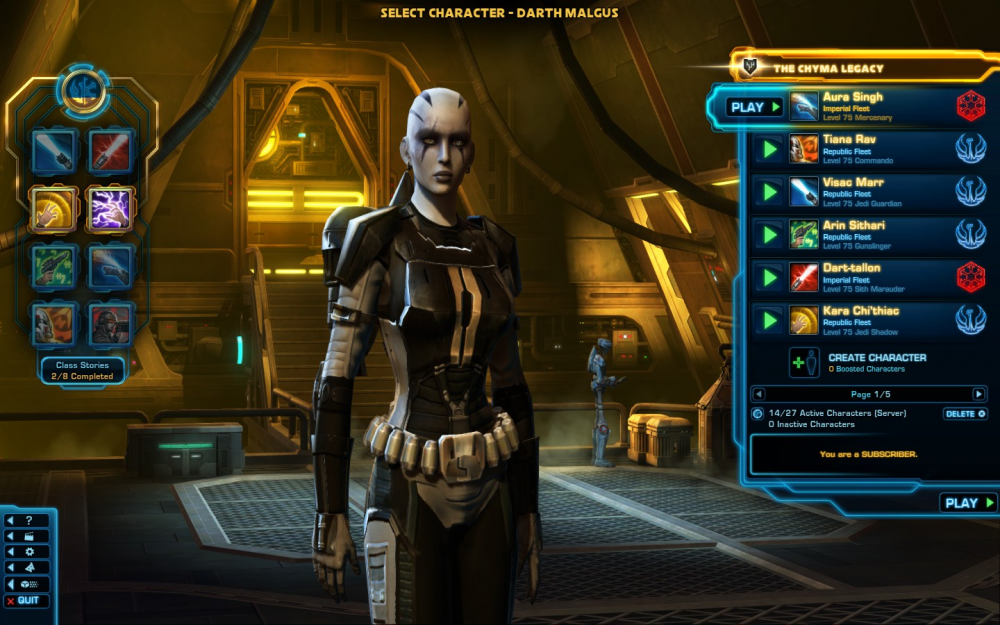Image resolution: width=1000 pixels, height=625 pixels.
Task: Choose the golden hand class story icon
Action: 54,210
